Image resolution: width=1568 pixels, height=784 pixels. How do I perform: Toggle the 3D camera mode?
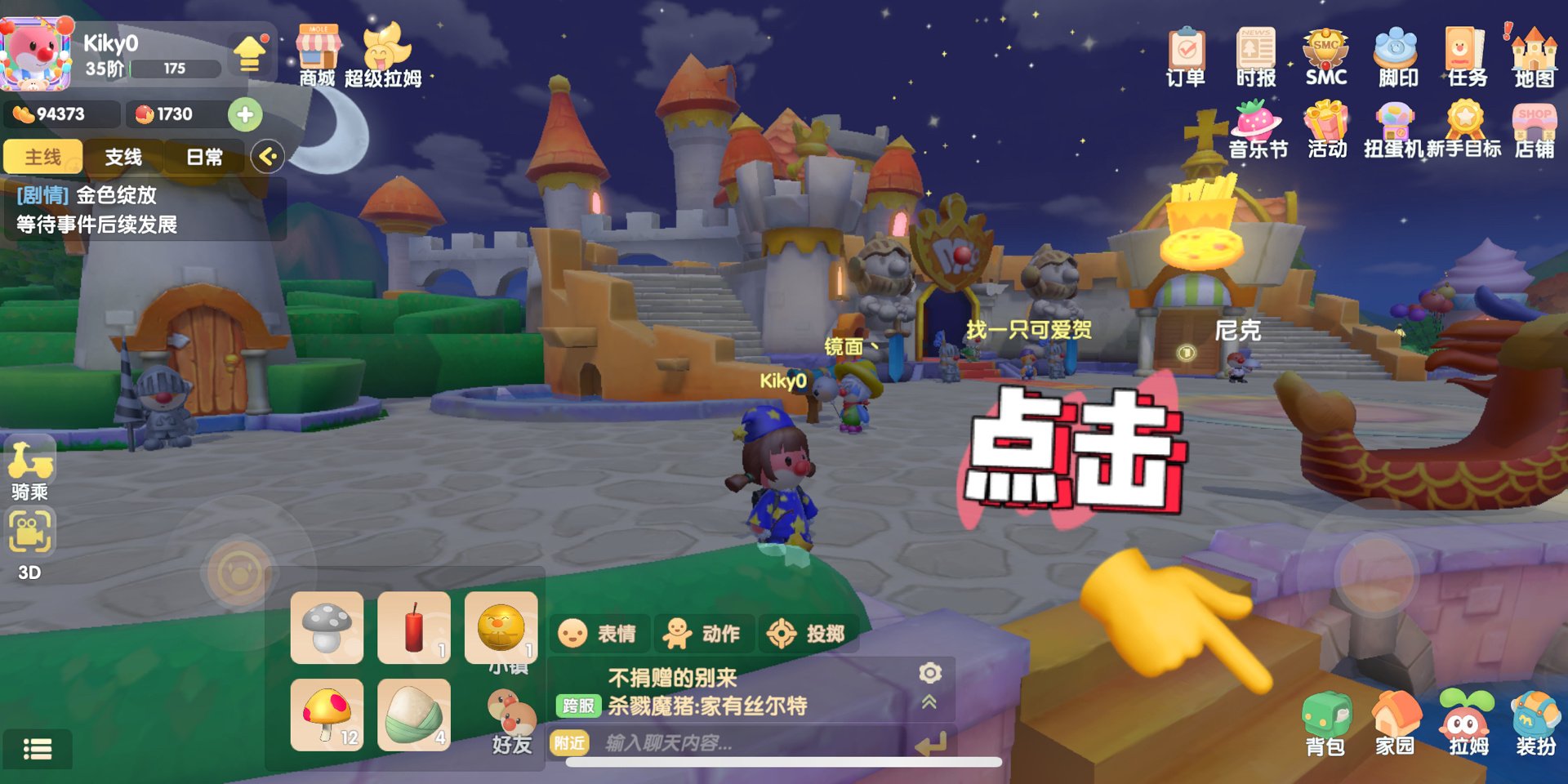30,543
